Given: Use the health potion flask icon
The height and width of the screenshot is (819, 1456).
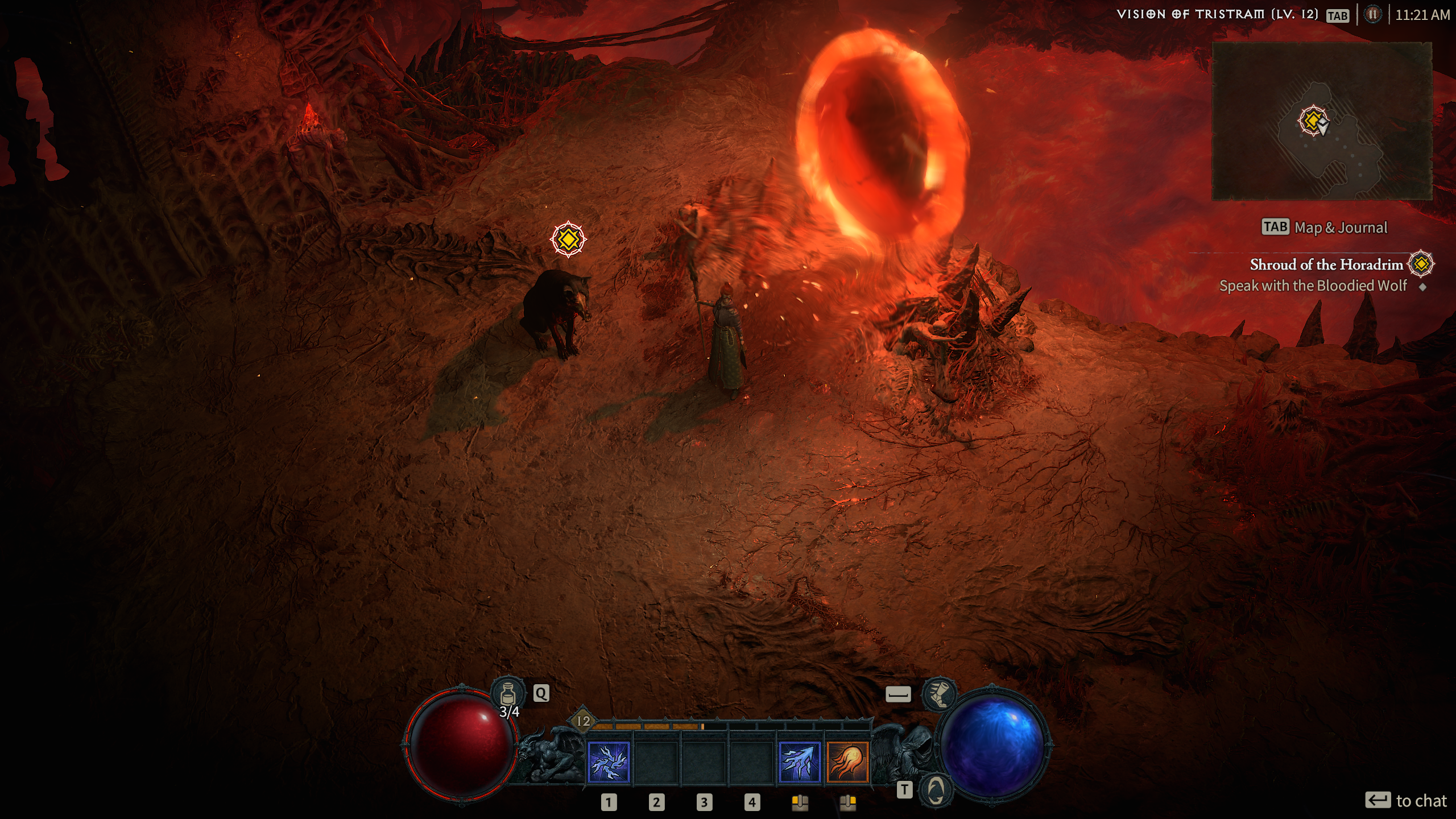Looking at the screenshot, I should pos(508,693).
